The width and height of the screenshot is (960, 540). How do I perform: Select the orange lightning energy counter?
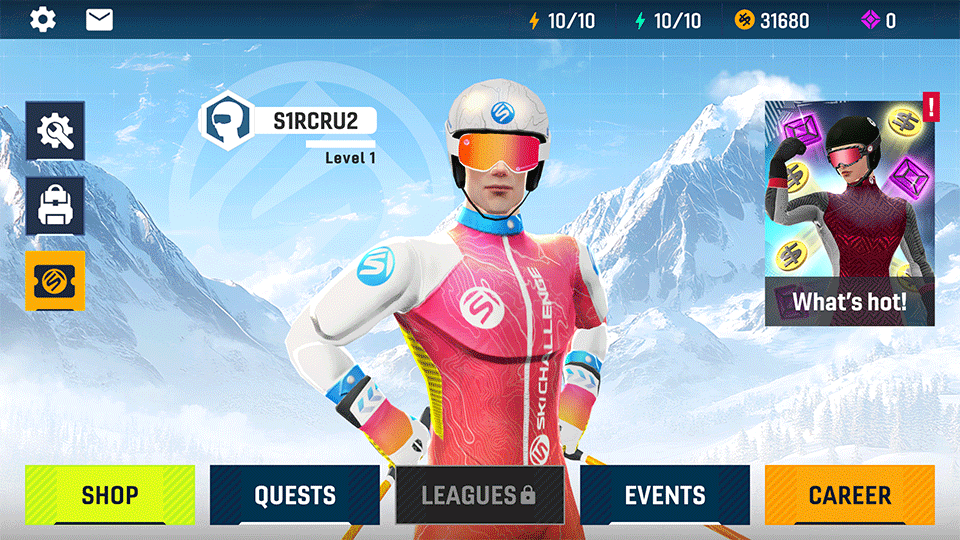[563, 20]
